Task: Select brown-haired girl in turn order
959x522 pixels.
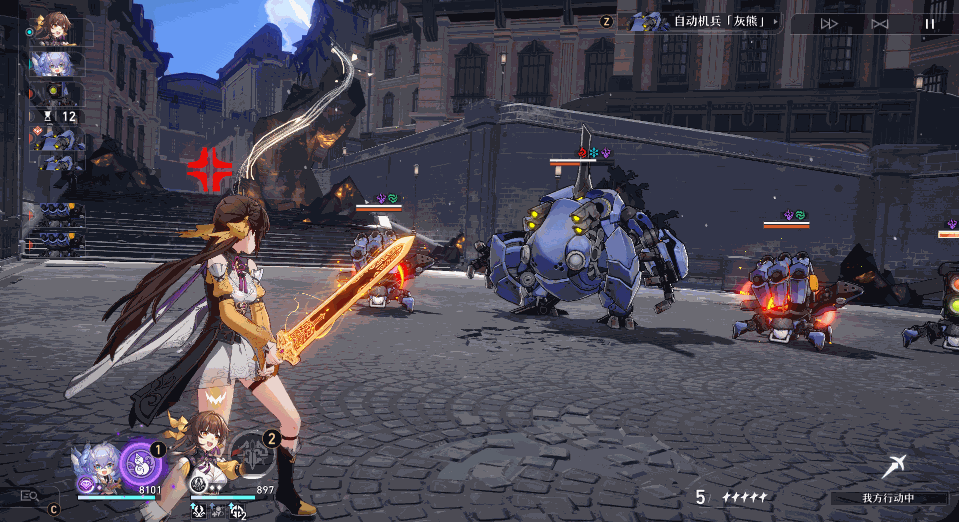Action: click(x=57, y=31)
